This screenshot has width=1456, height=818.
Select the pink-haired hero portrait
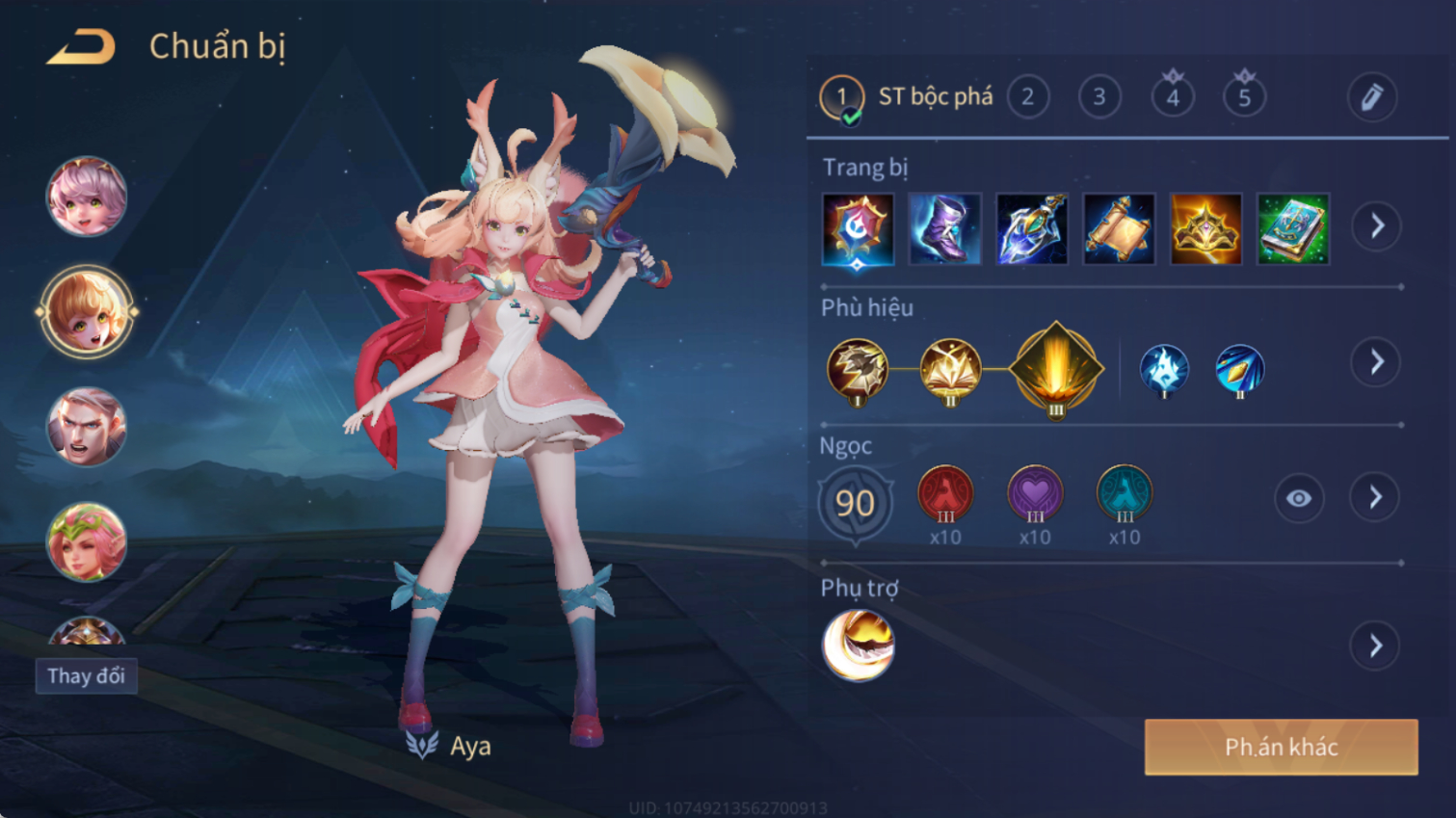(87, 198)
